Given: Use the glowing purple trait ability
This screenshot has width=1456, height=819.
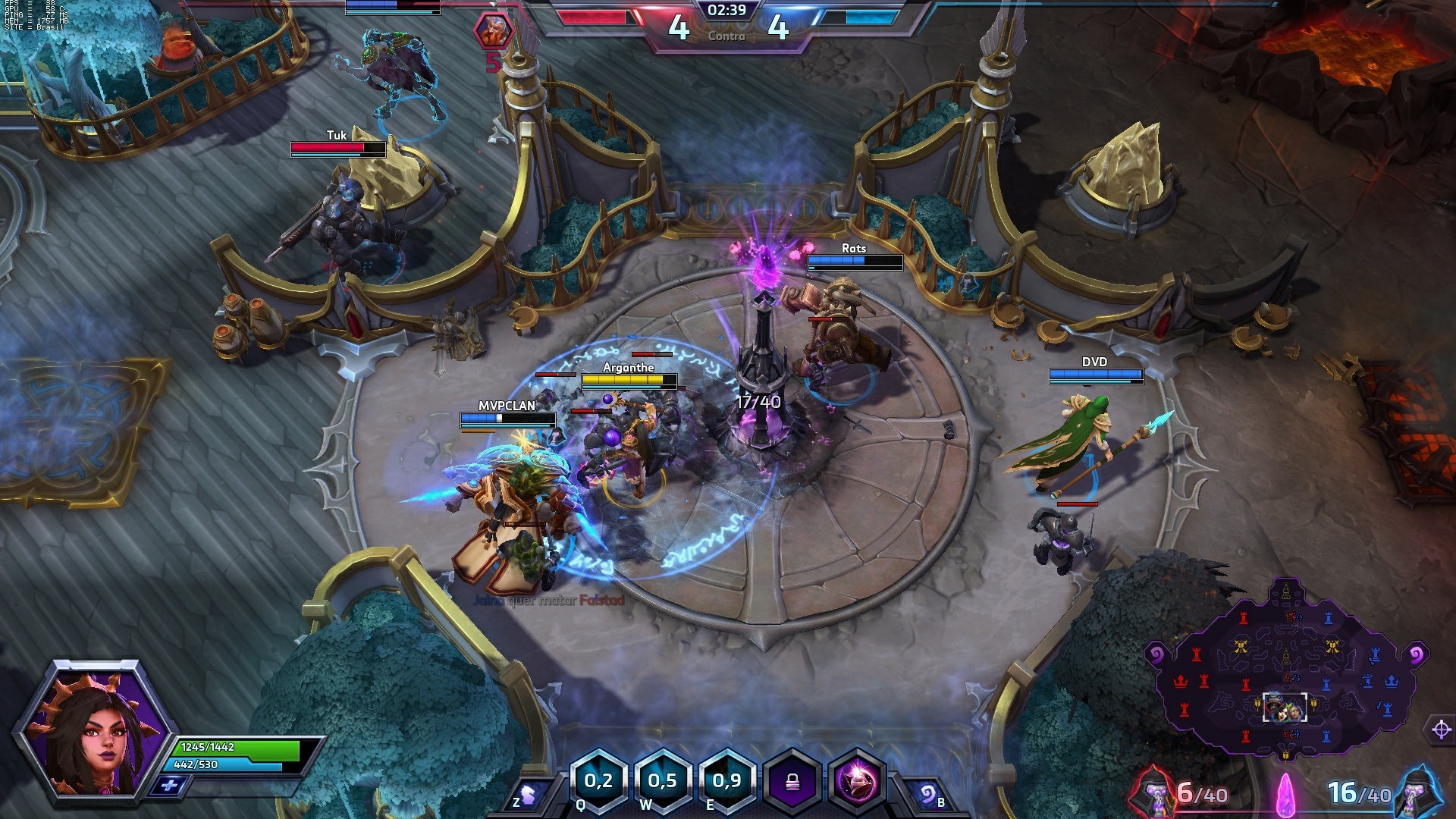Looking at the screenshot, I should coord(858,782).
